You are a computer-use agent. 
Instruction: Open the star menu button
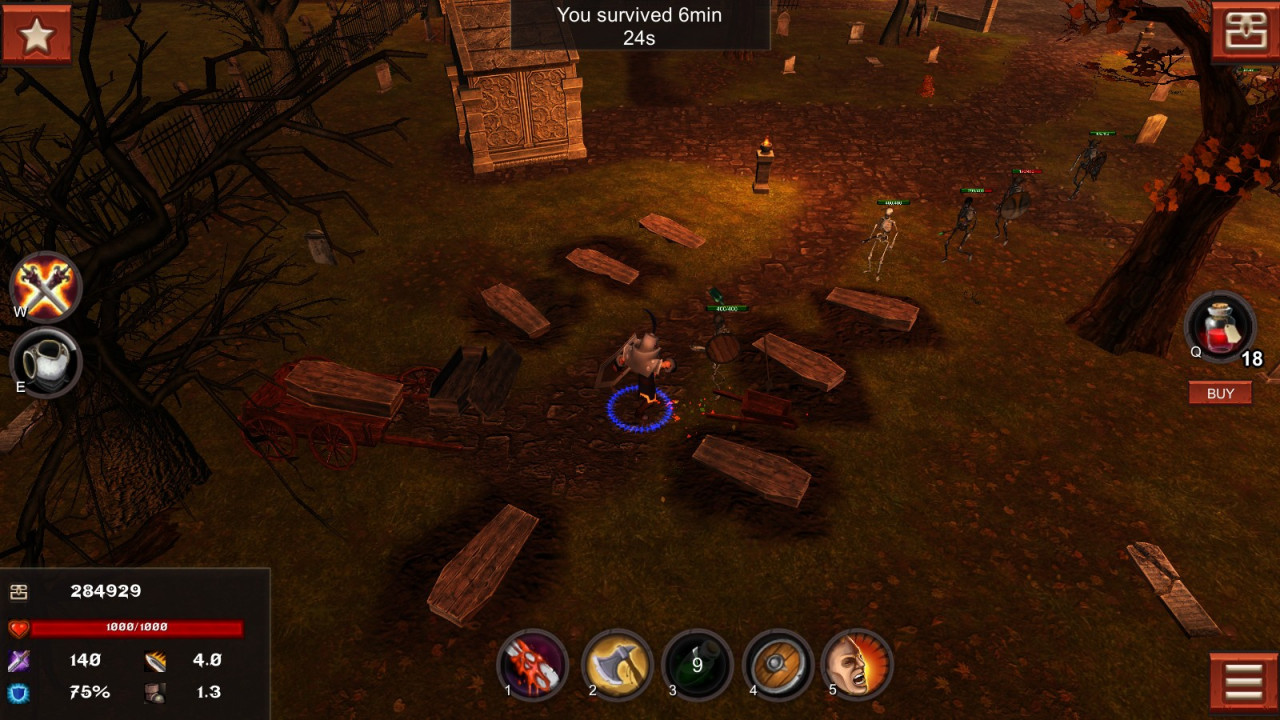36,34
